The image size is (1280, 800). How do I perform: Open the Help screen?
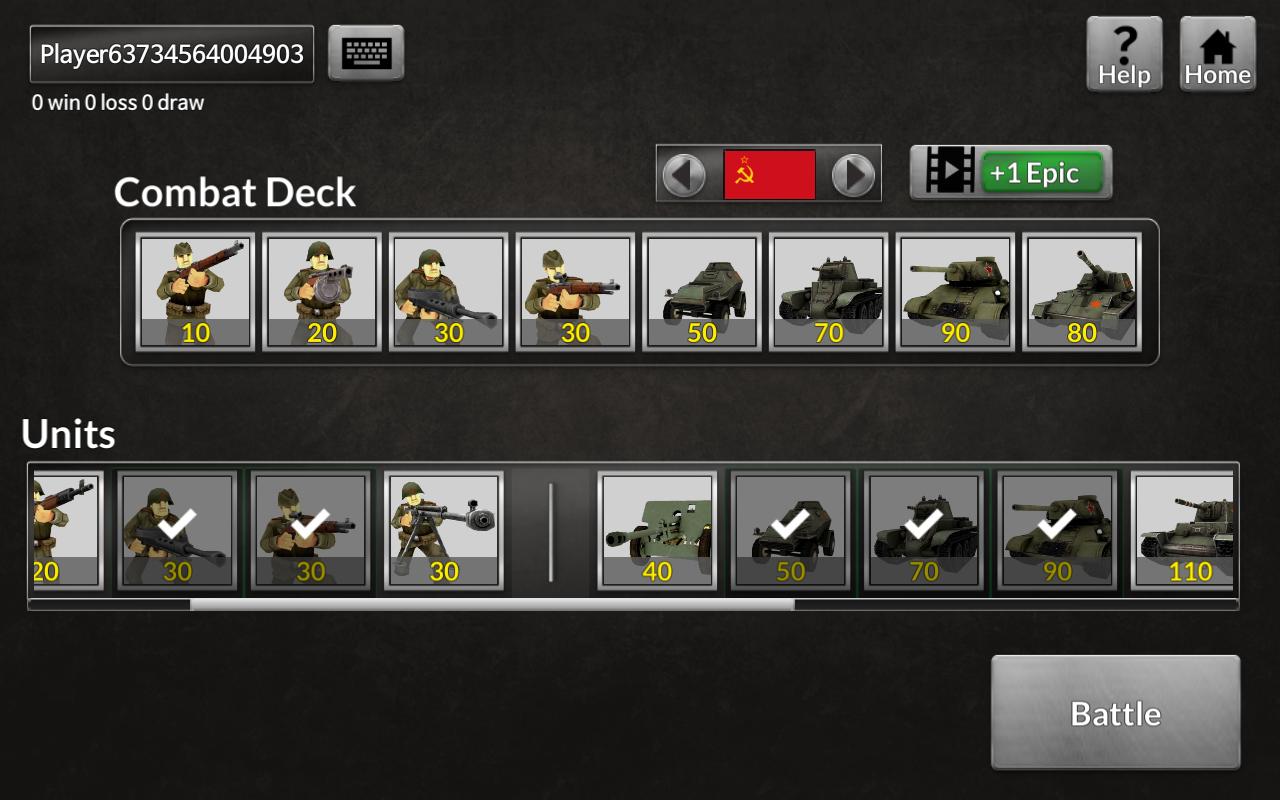1124,55
